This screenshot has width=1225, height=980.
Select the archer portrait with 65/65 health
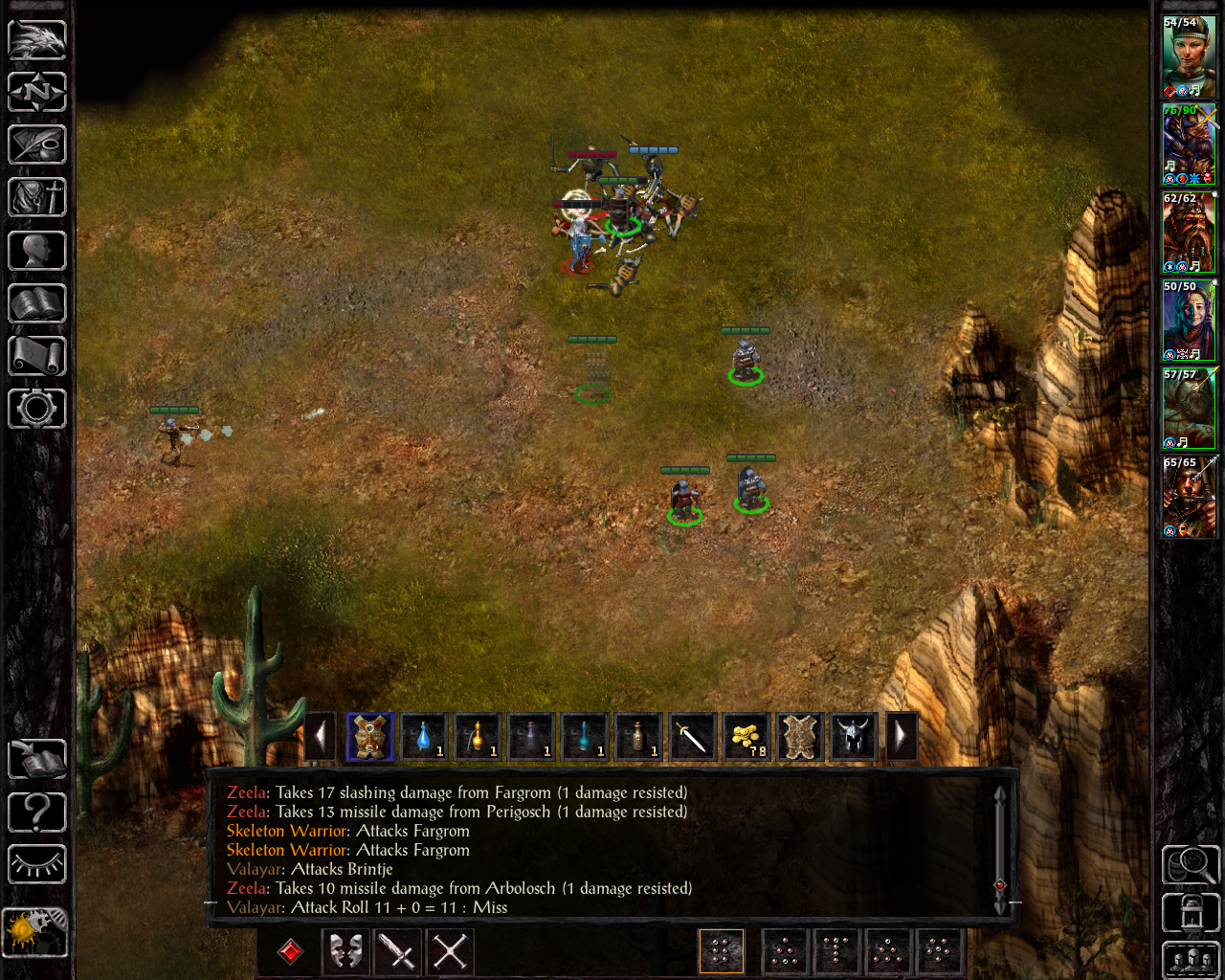coord(1189,497)
